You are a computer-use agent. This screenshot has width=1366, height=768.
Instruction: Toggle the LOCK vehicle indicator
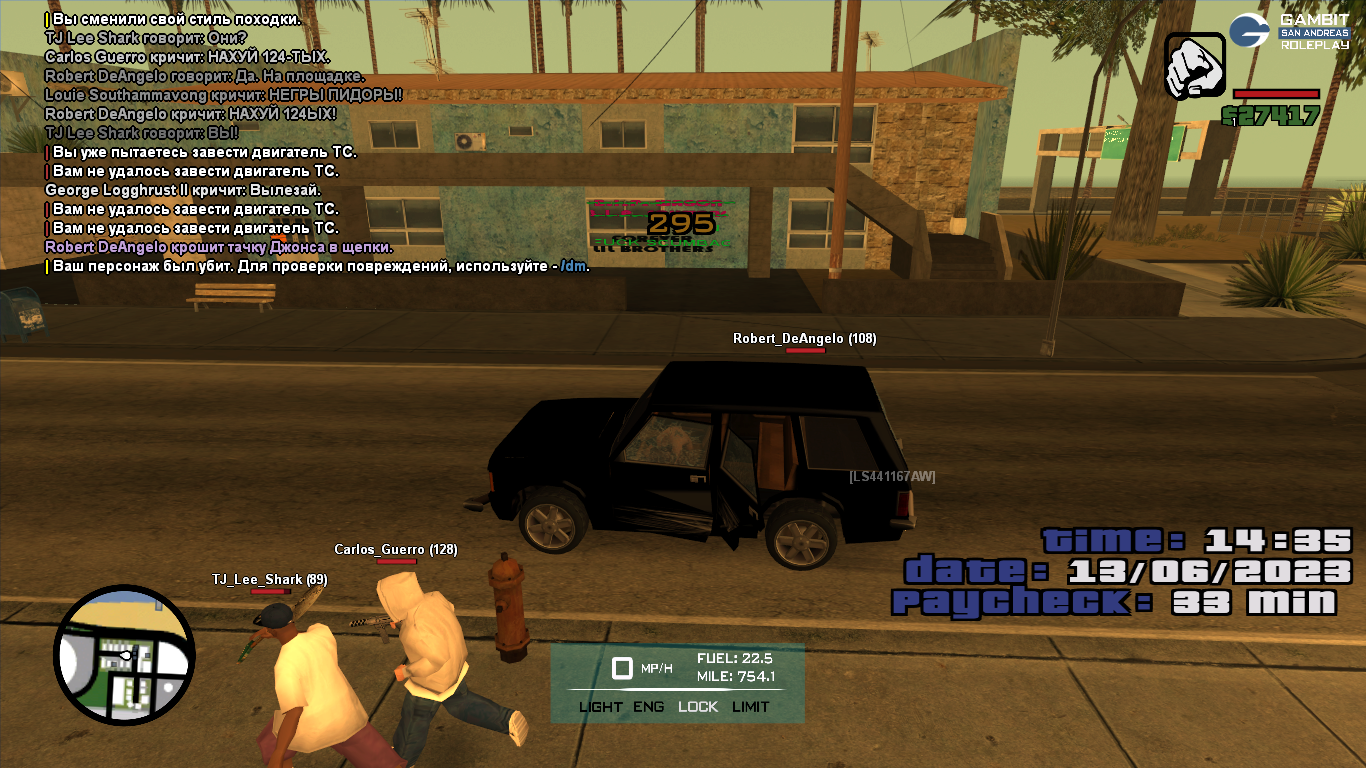tap(698, 706)
